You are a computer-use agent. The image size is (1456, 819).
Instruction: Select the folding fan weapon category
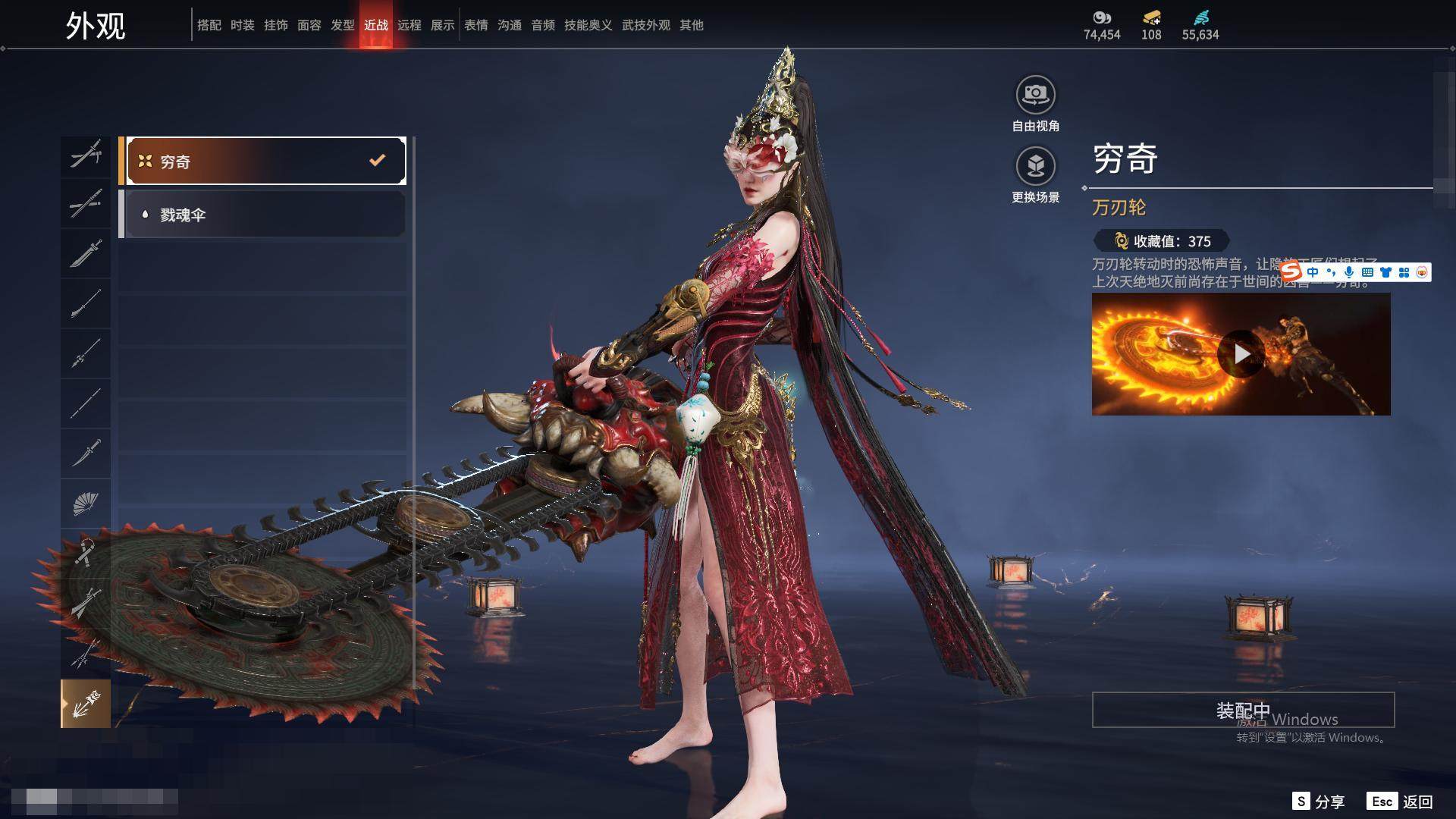pos(86,503)
